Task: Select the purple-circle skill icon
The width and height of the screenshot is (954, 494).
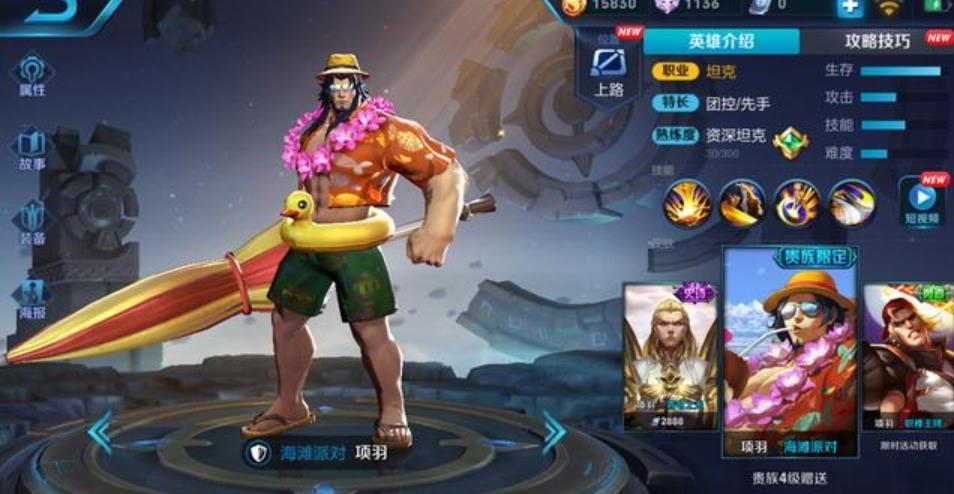Action: (x=797, y=203)
